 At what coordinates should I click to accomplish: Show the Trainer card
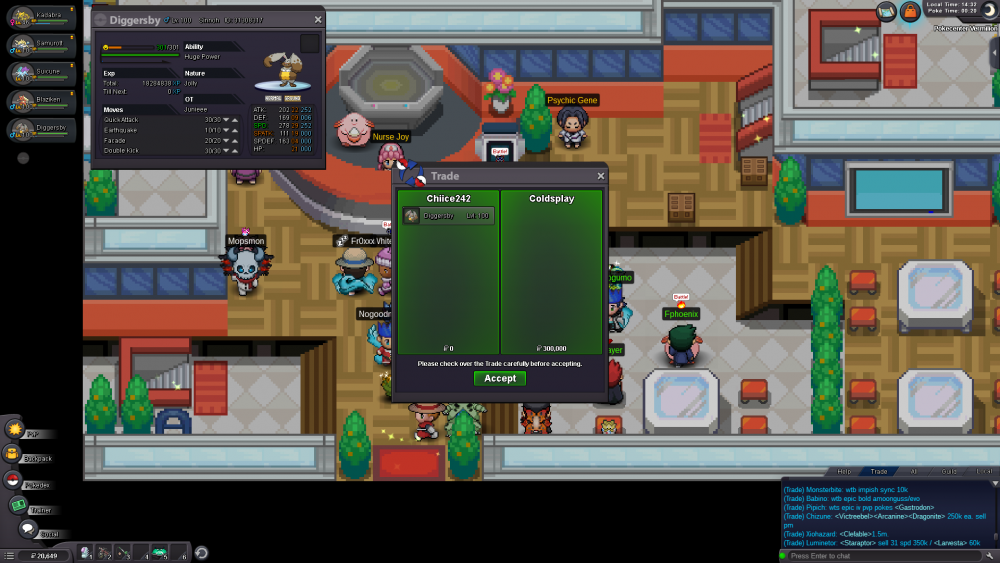coord(18,506)
